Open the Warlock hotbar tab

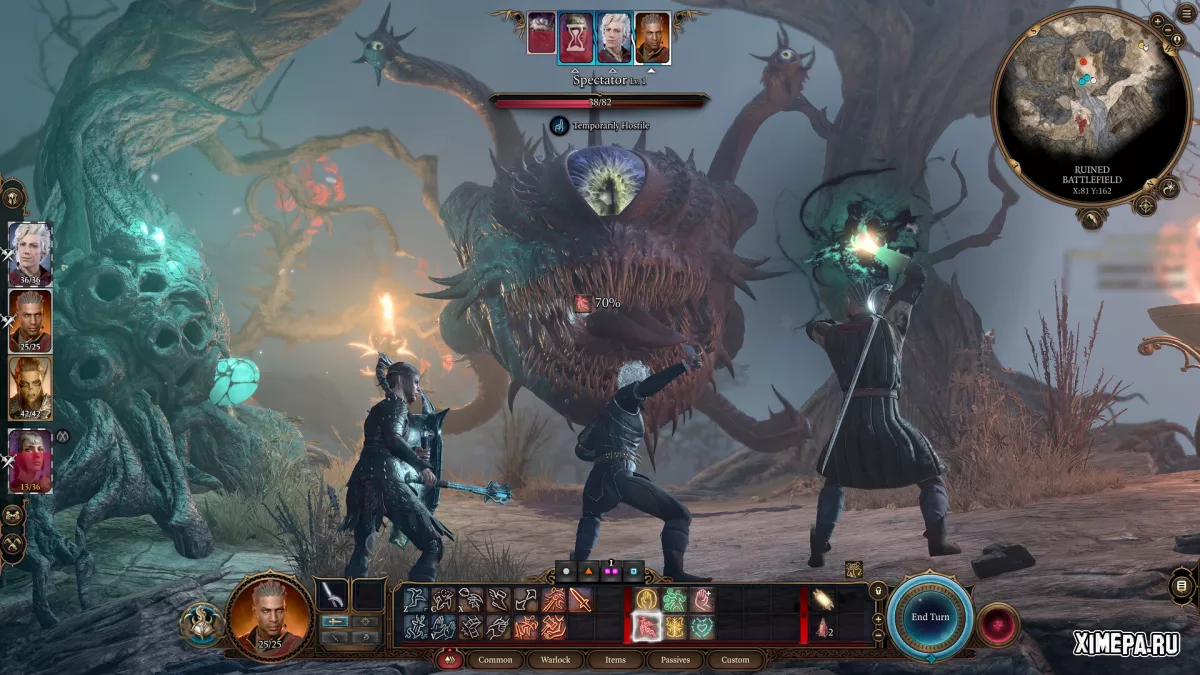pos(555,660)
